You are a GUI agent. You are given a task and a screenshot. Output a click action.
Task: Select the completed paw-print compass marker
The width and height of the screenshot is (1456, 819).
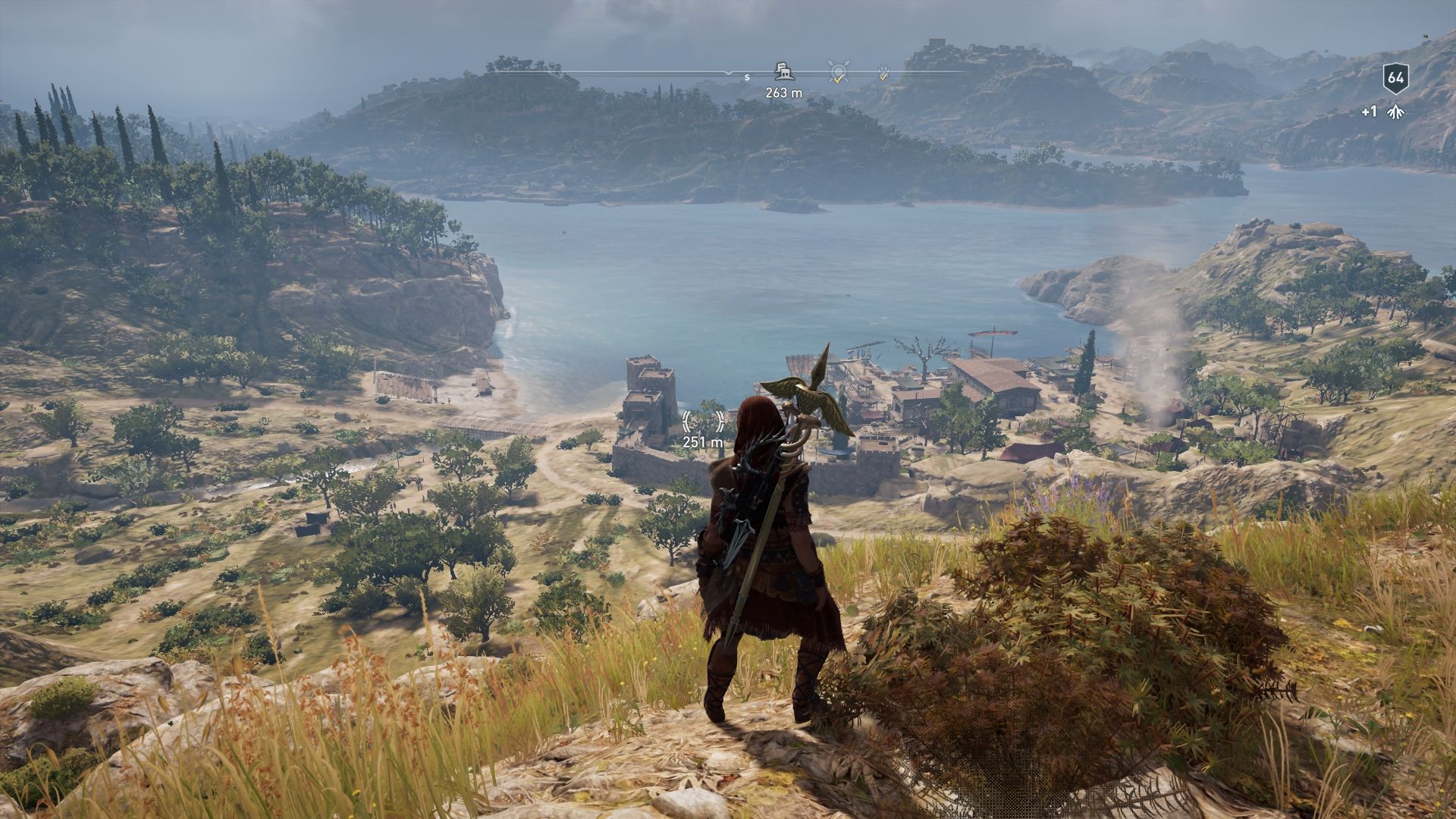coord(883,73)
